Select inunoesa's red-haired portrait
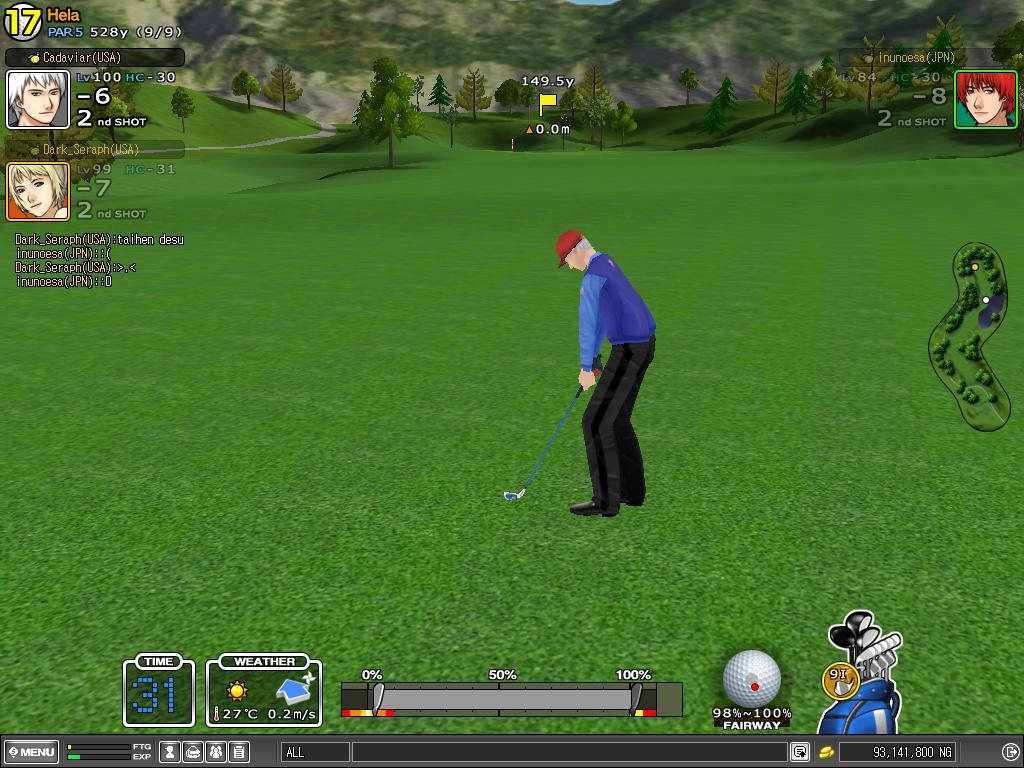 985,100
